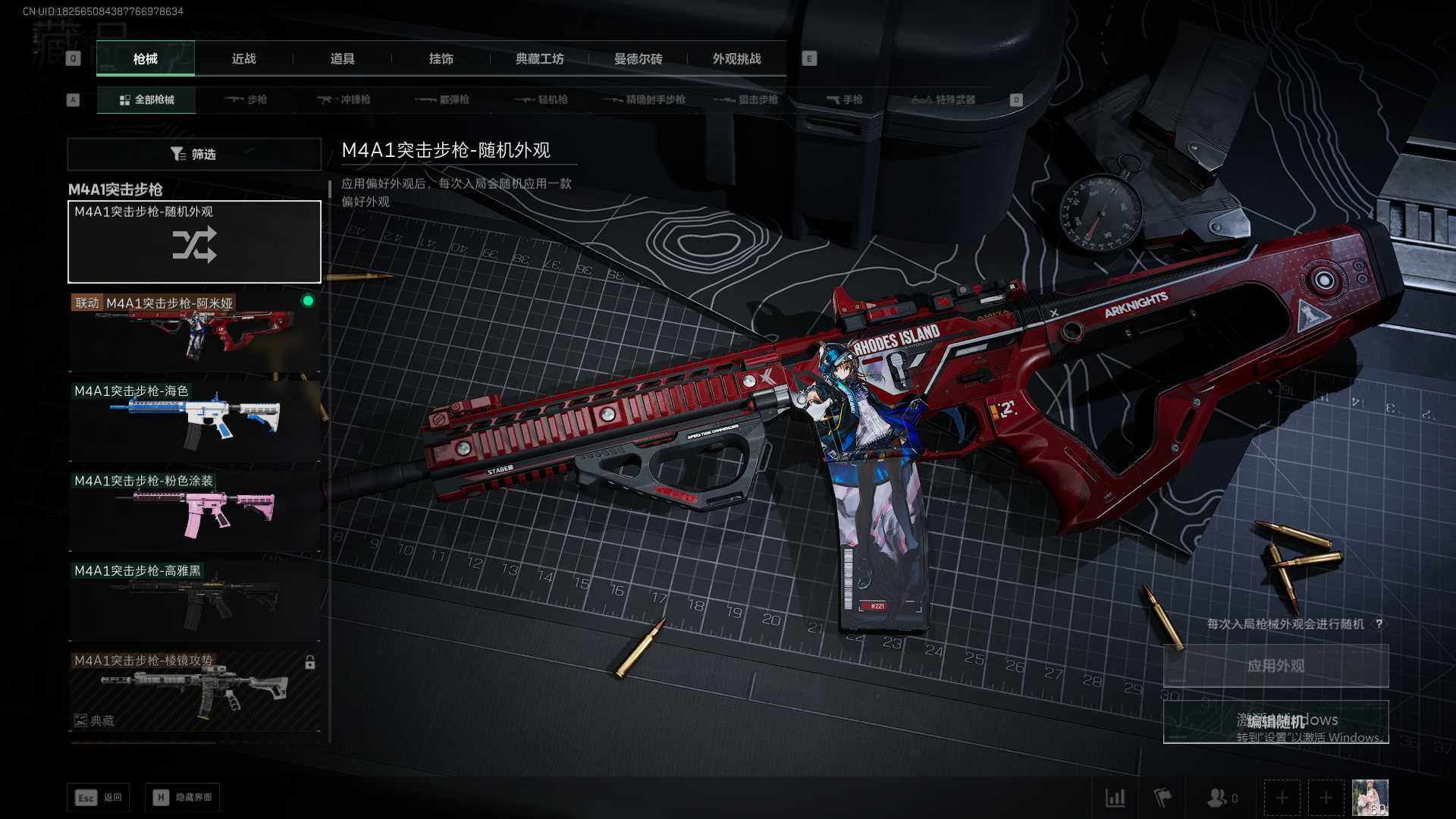1456x819 pixels.
Task: Show the 外观挑战 challenges tab
Action: pos(736,58)
